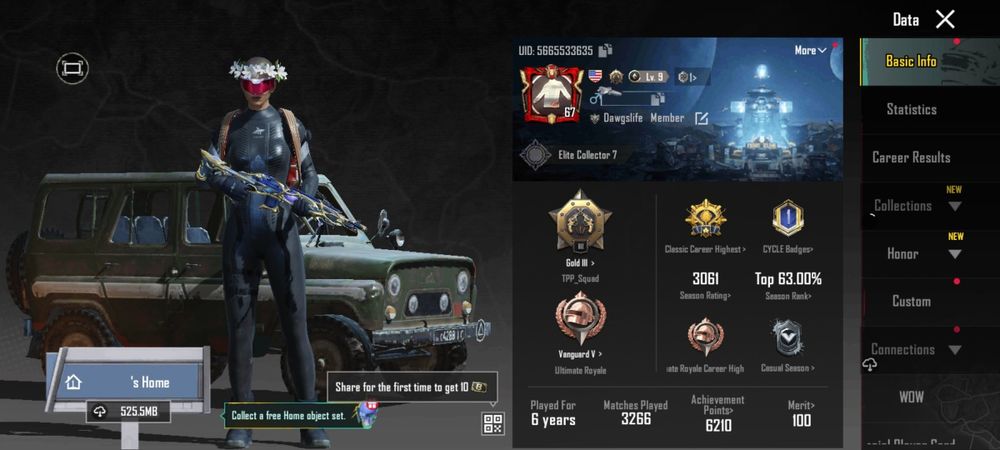Toggle the fullscreen character view

click(72, 68)
